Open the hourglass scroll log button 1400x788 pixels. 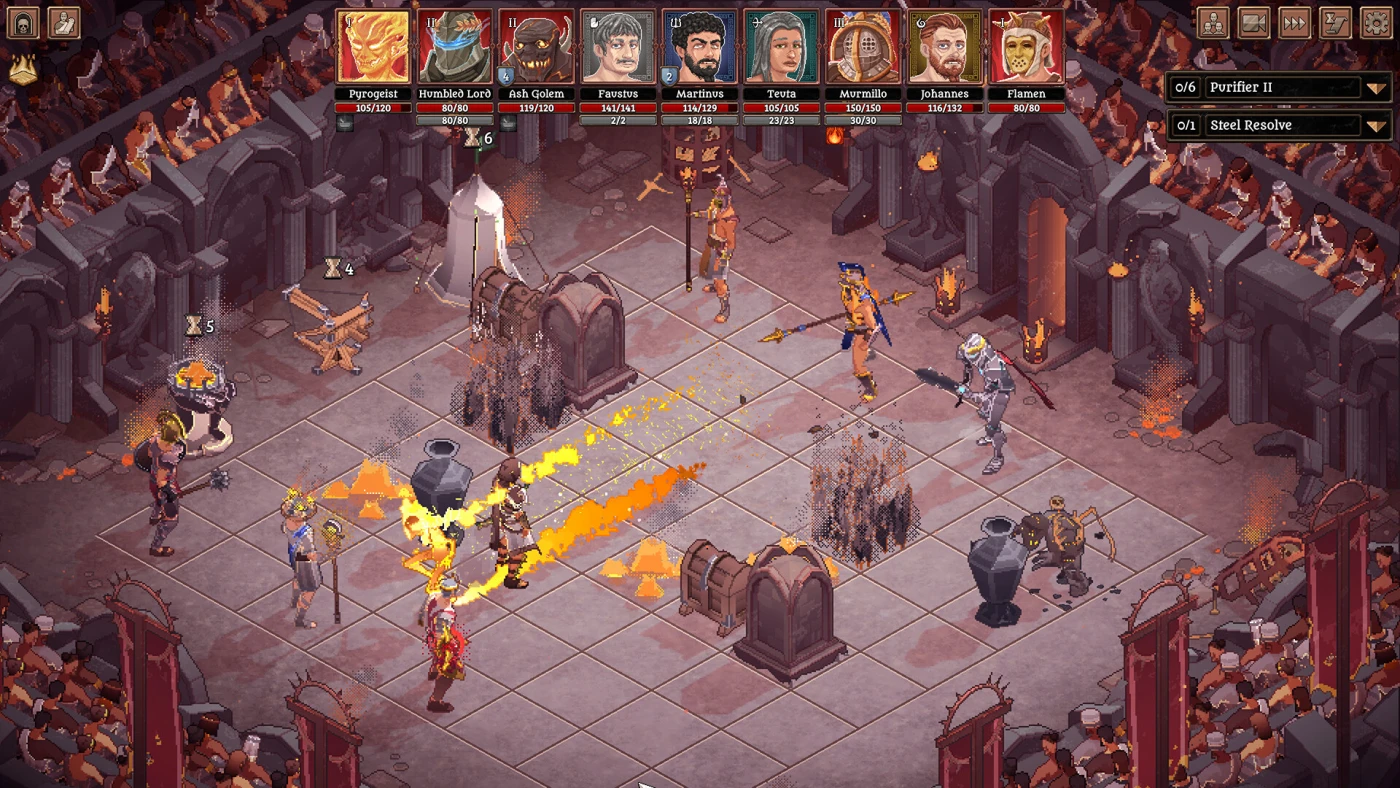[x=1336, y=23]
